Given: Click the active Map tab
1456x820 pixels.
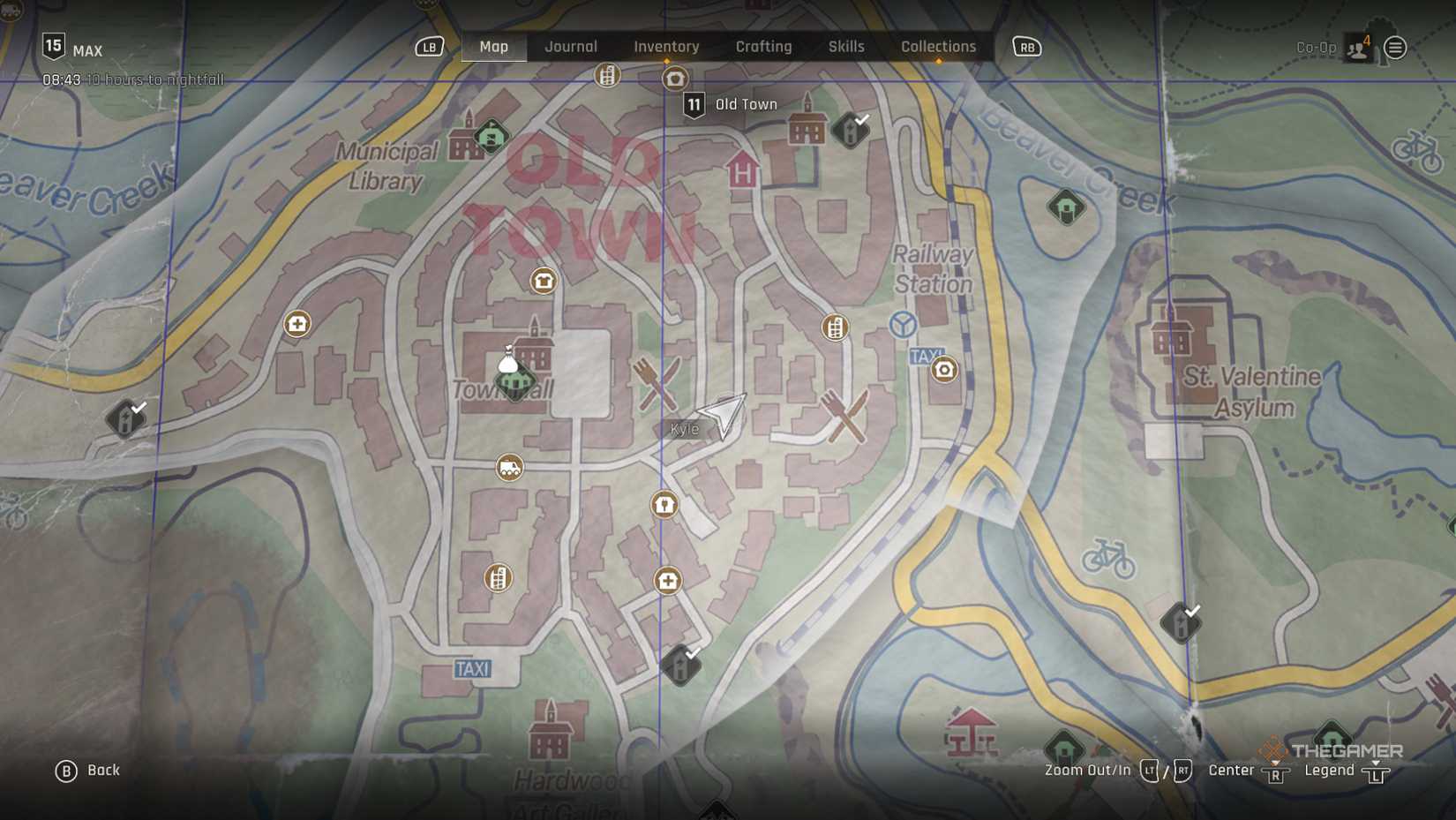Looking at the screenshot, I should 493,47.
